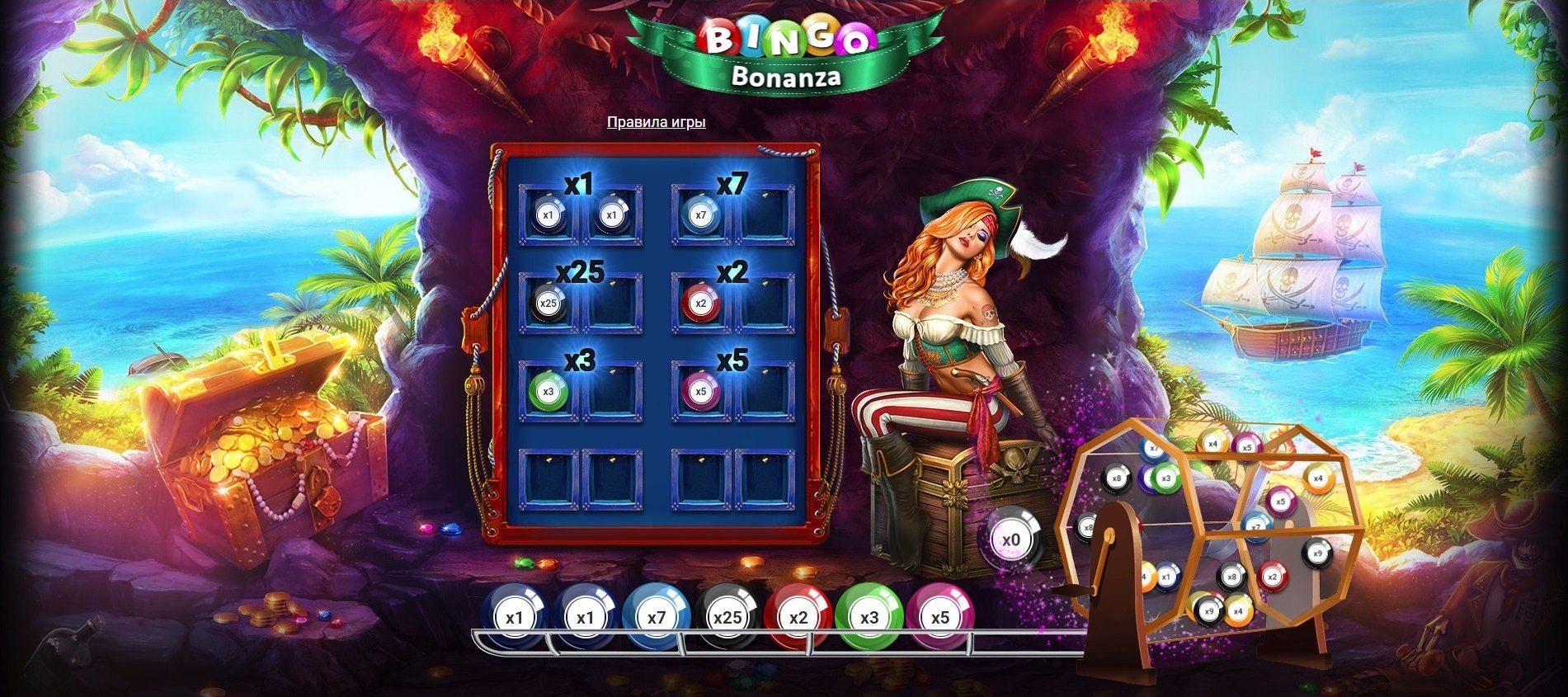1568x697 pixels.
Task: Select the purple x0 ball beside the drum
Action: click(x=1011, y=540)
